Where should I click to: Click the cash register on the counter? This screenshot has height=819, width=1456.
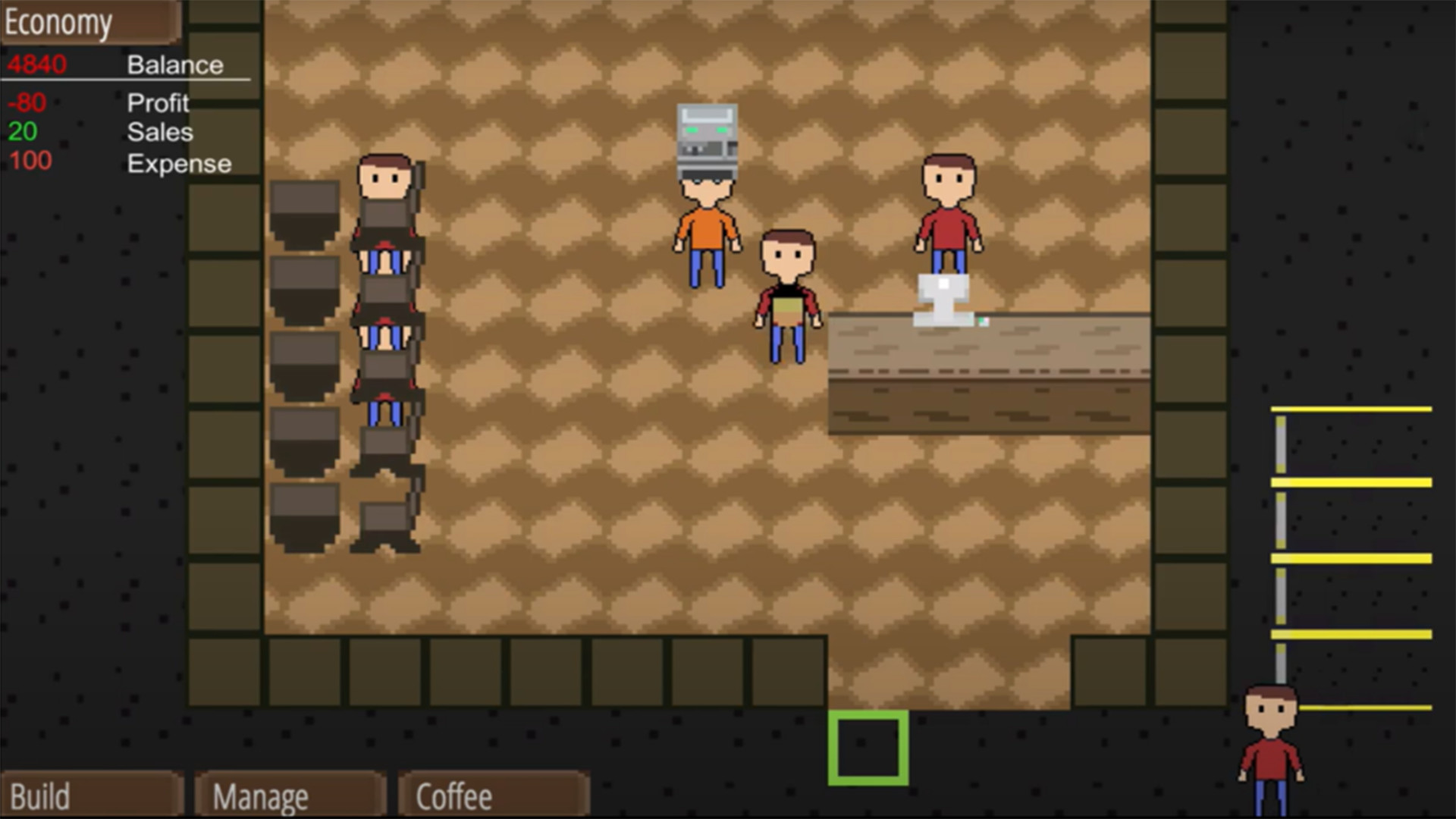(942, 300)
